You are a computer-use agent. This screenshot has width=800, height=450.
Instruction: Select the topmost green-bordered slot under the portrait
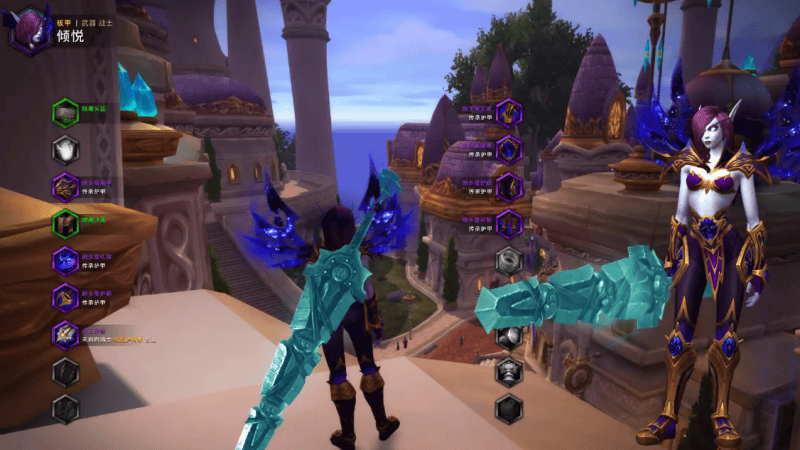point(65,112)
